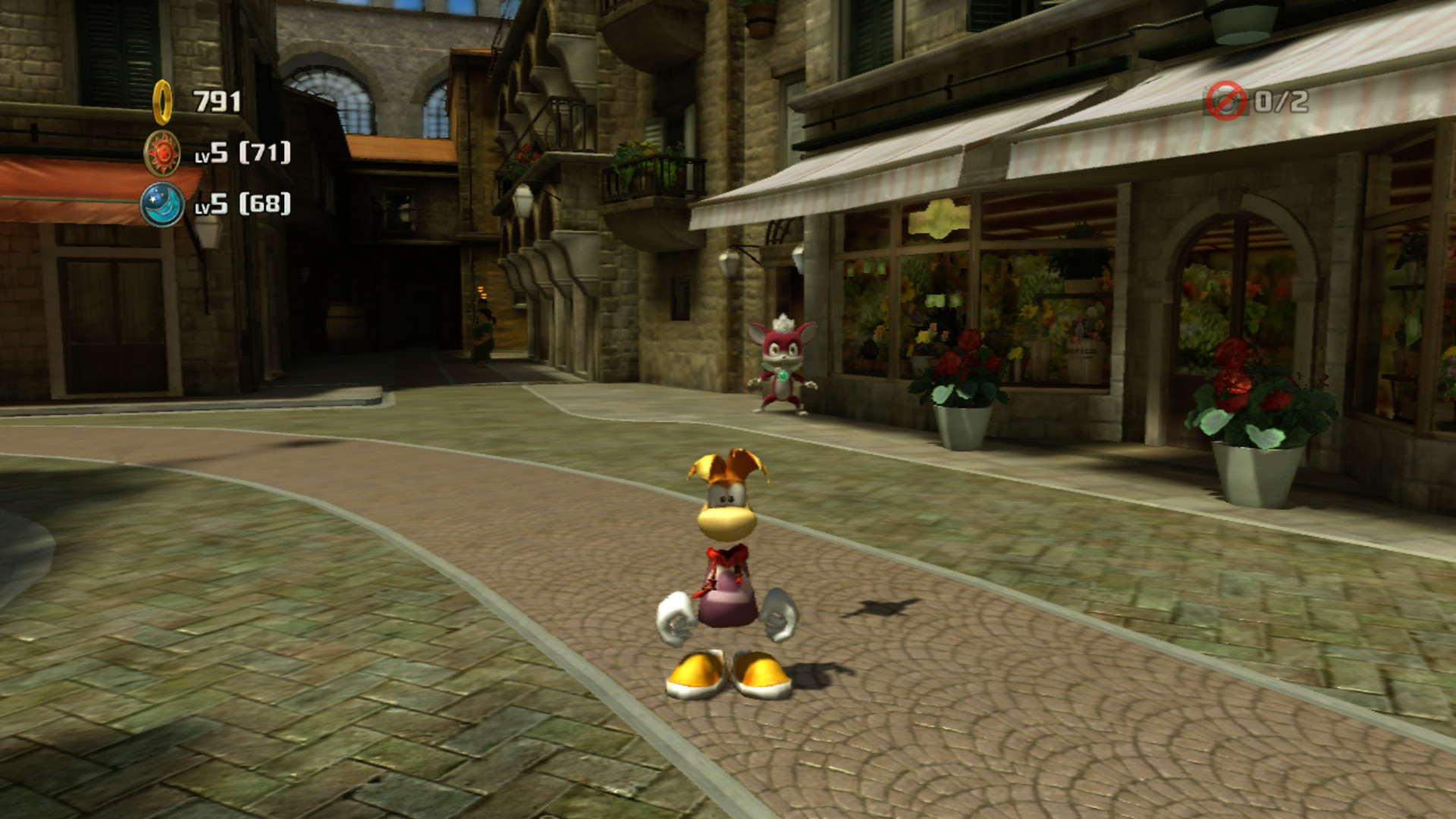Toggle the ring counter showing 791
Image resolution: width=1456 pixels, height=819 pixels.
click(x=218, y=99)
